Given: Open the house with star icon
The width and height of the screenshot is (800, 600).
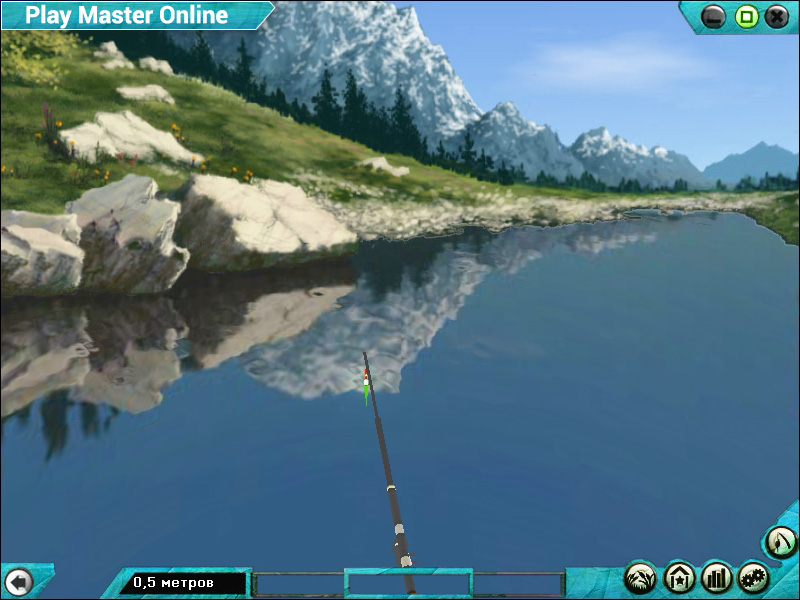Looking at the screenshot, I should (679, 577).
